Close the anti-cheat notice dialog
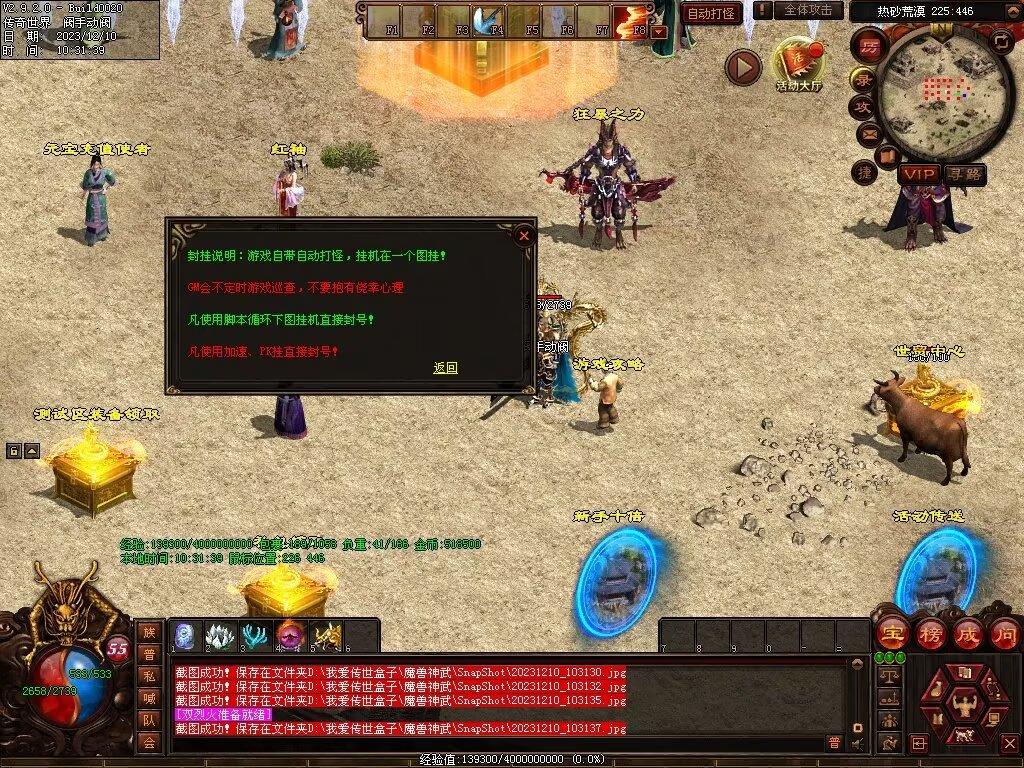 [x=523, y=236]
